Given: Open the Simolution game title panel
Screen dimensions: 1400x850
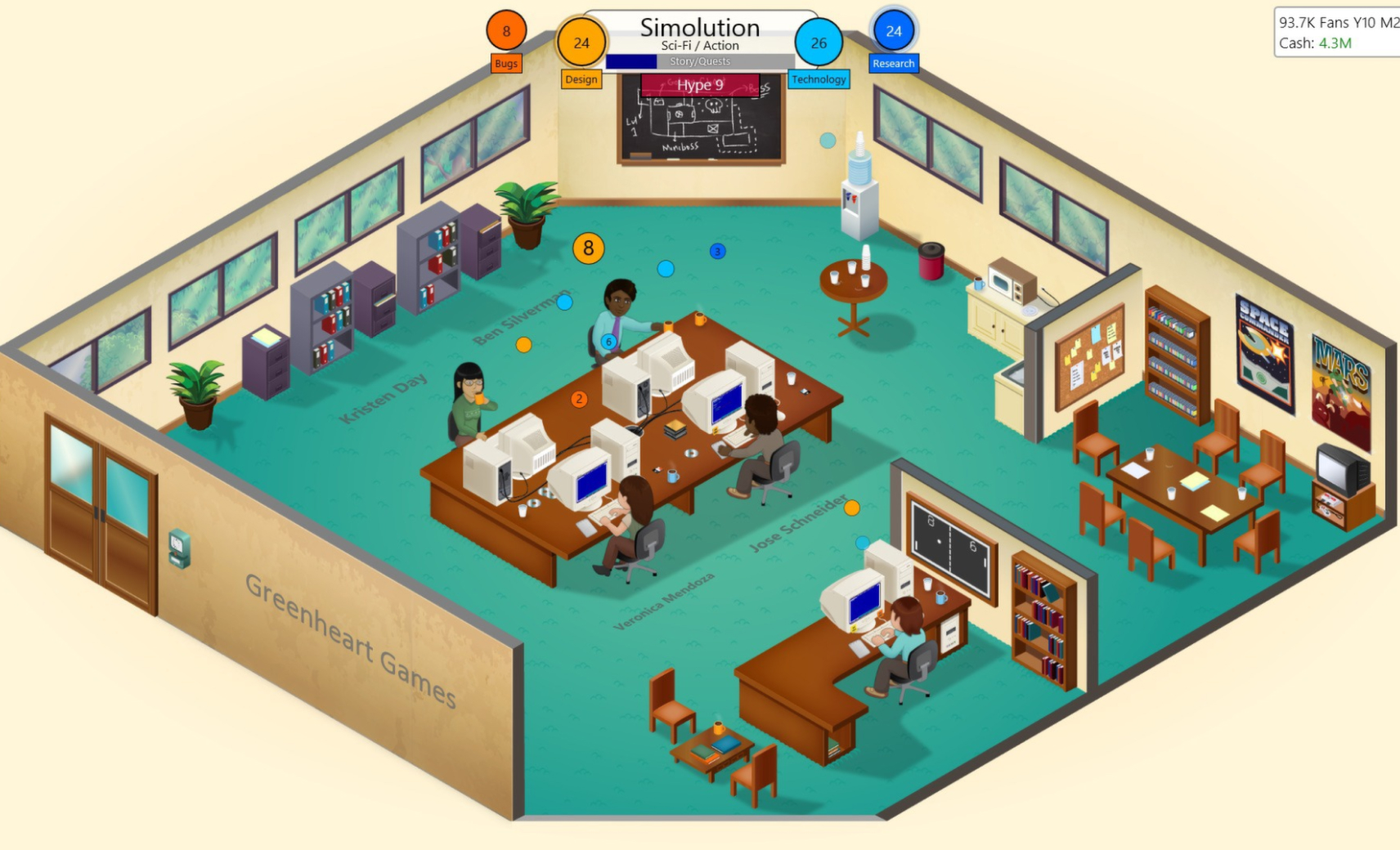Looking at the screenshot, I should point(699,27).
